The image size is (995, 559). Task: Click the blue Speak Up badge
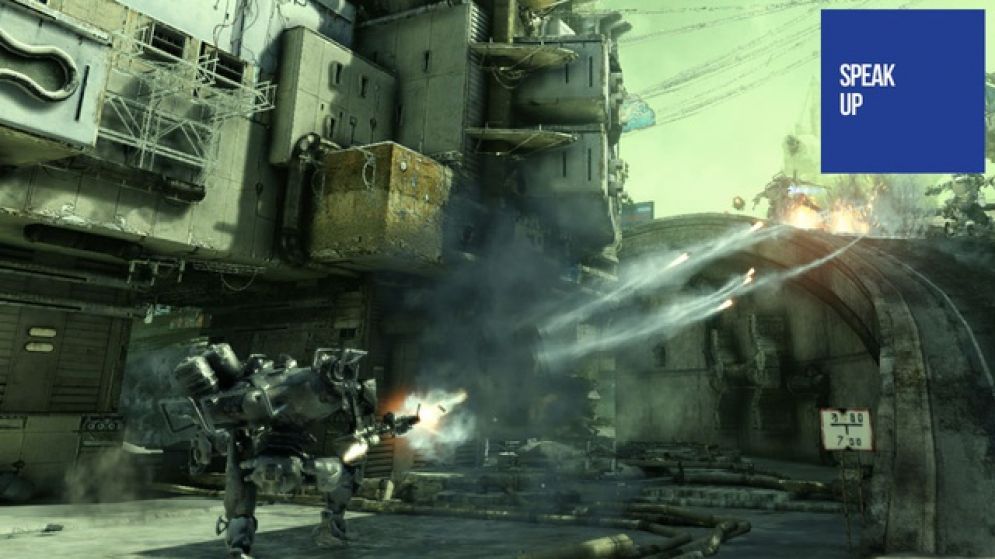point(902,91)
